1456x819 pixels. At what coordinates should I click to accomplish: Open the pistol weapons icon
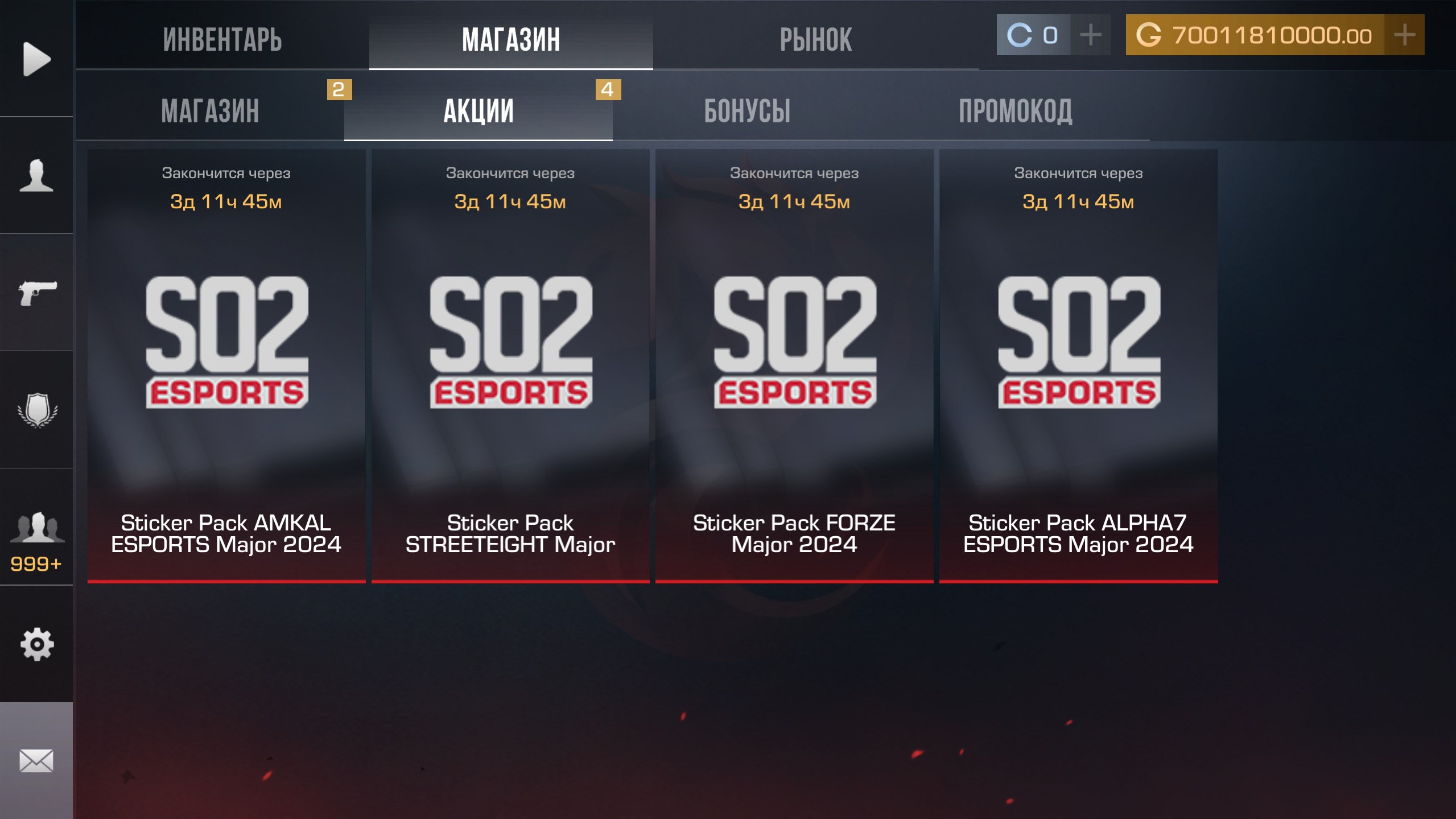tap(36, 293)
